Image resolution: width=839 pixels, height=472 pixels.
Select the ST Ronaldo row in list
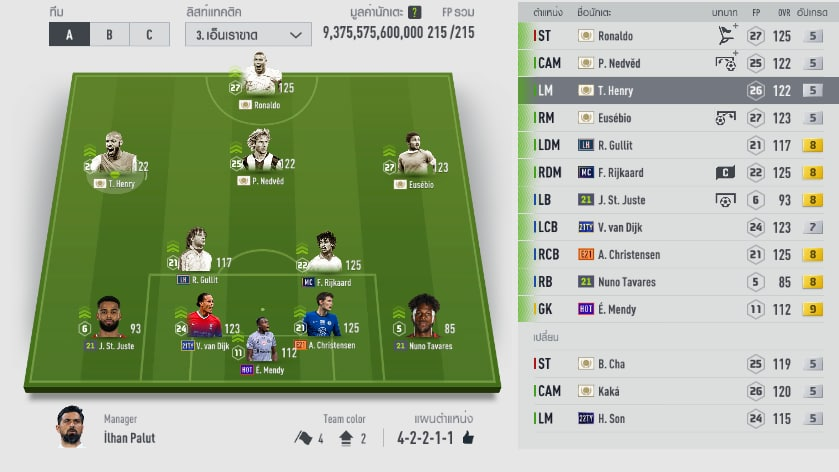[678, 36]
